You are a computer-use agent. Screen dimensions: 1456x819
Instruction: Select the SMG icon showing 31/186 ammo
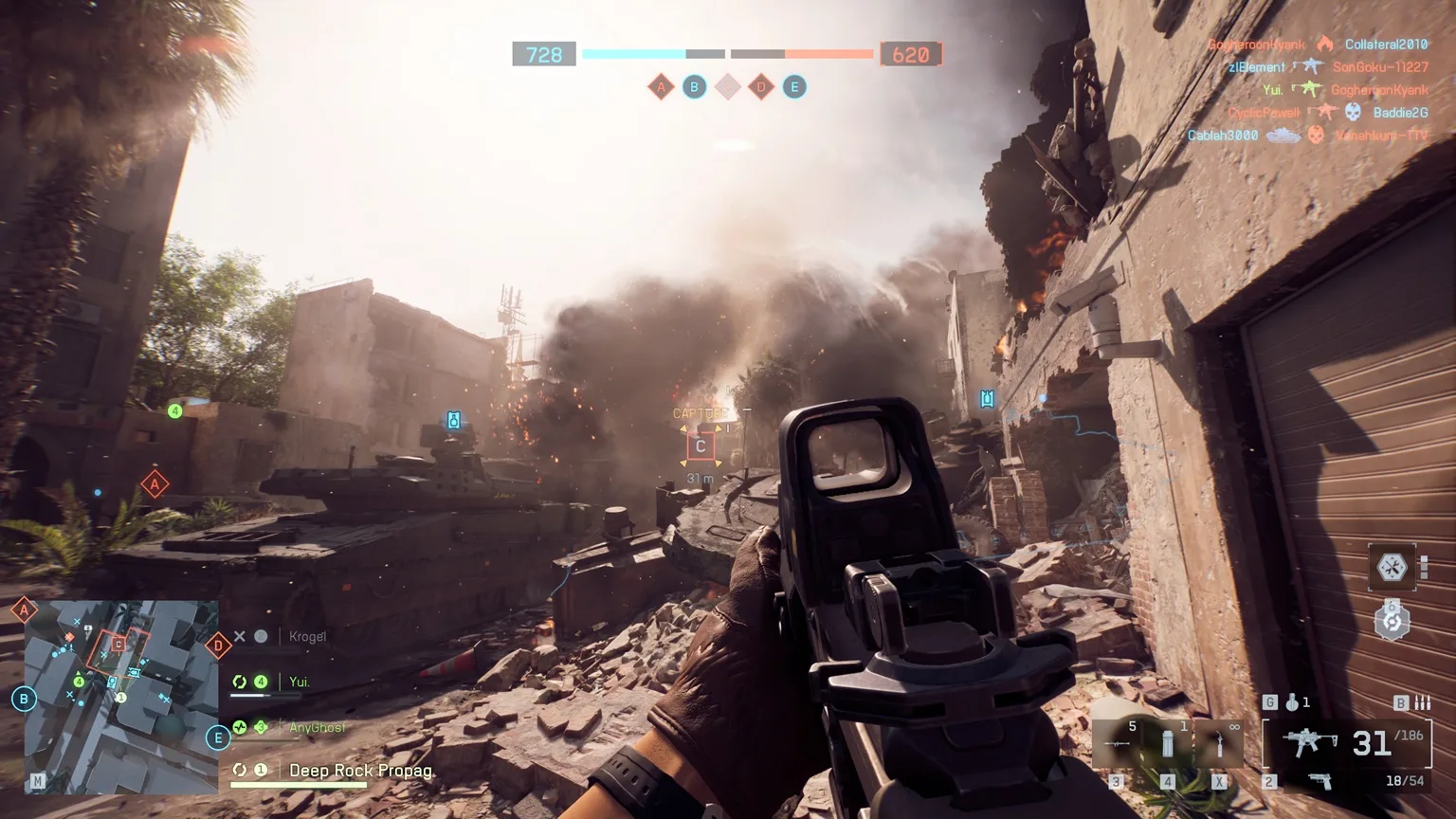(1309, 742)
